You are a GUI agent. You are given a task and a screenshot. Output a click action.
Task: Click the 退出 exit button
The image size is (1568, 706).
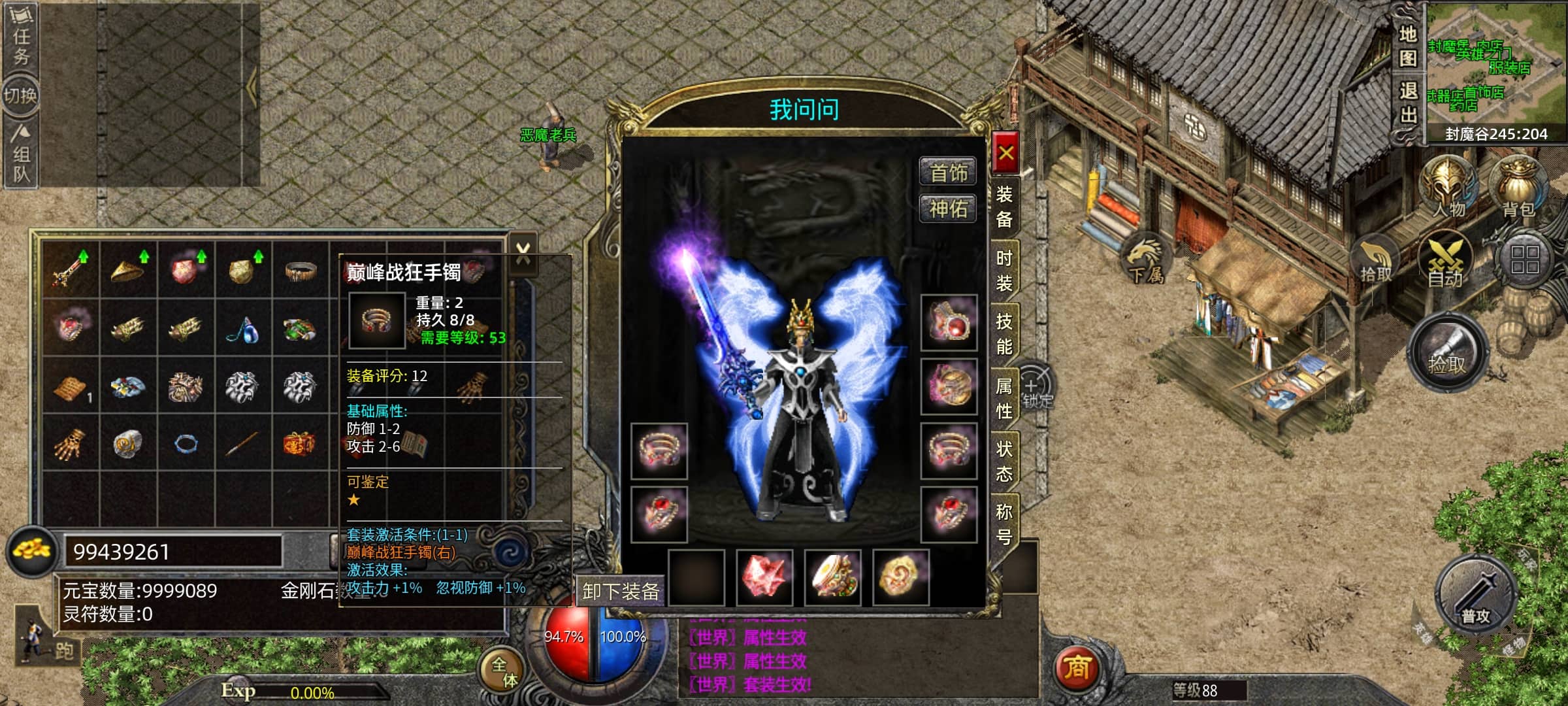(x=1408, y=103)
